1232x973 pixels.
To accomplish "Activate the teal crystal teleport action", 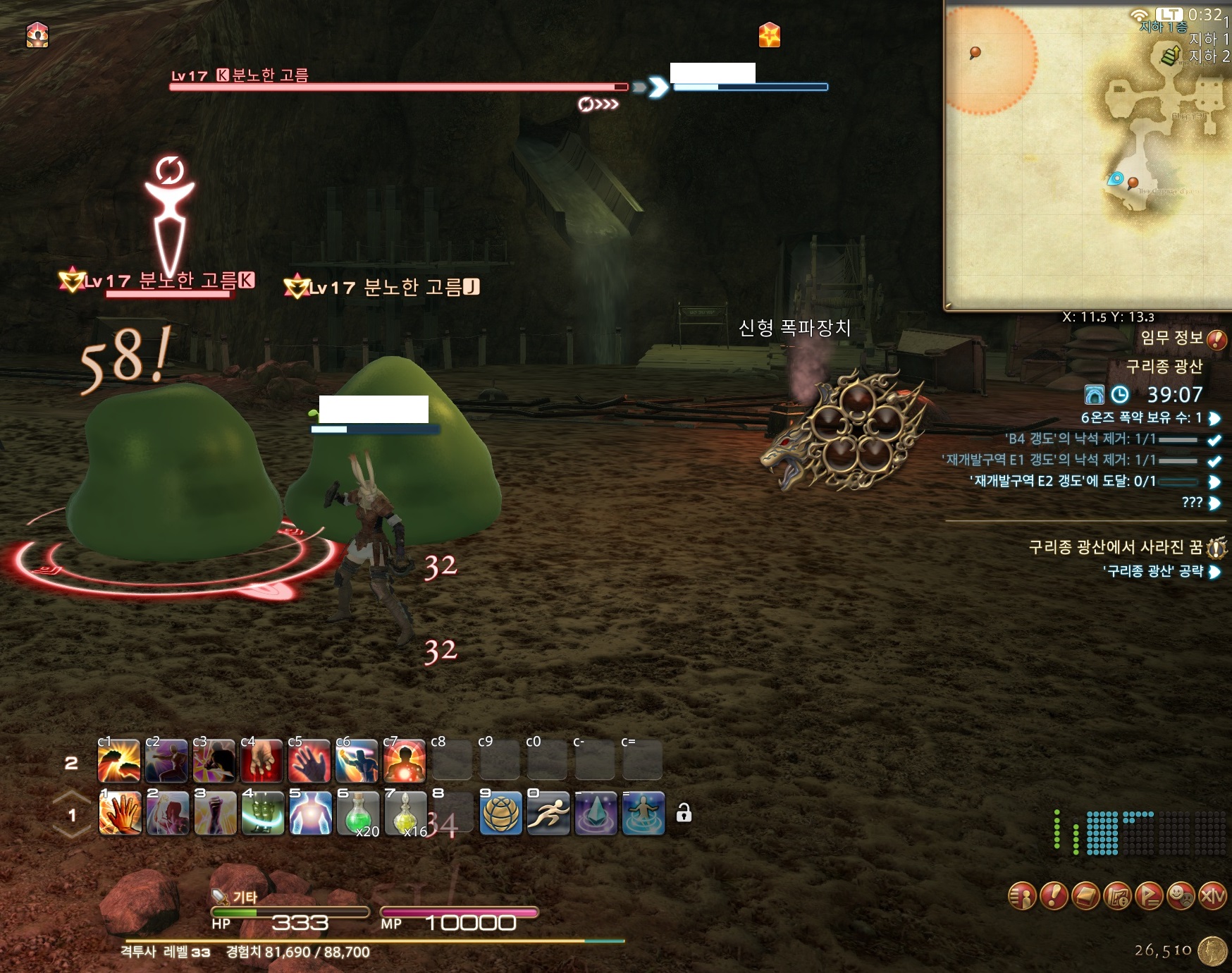I will click(596, 813).
